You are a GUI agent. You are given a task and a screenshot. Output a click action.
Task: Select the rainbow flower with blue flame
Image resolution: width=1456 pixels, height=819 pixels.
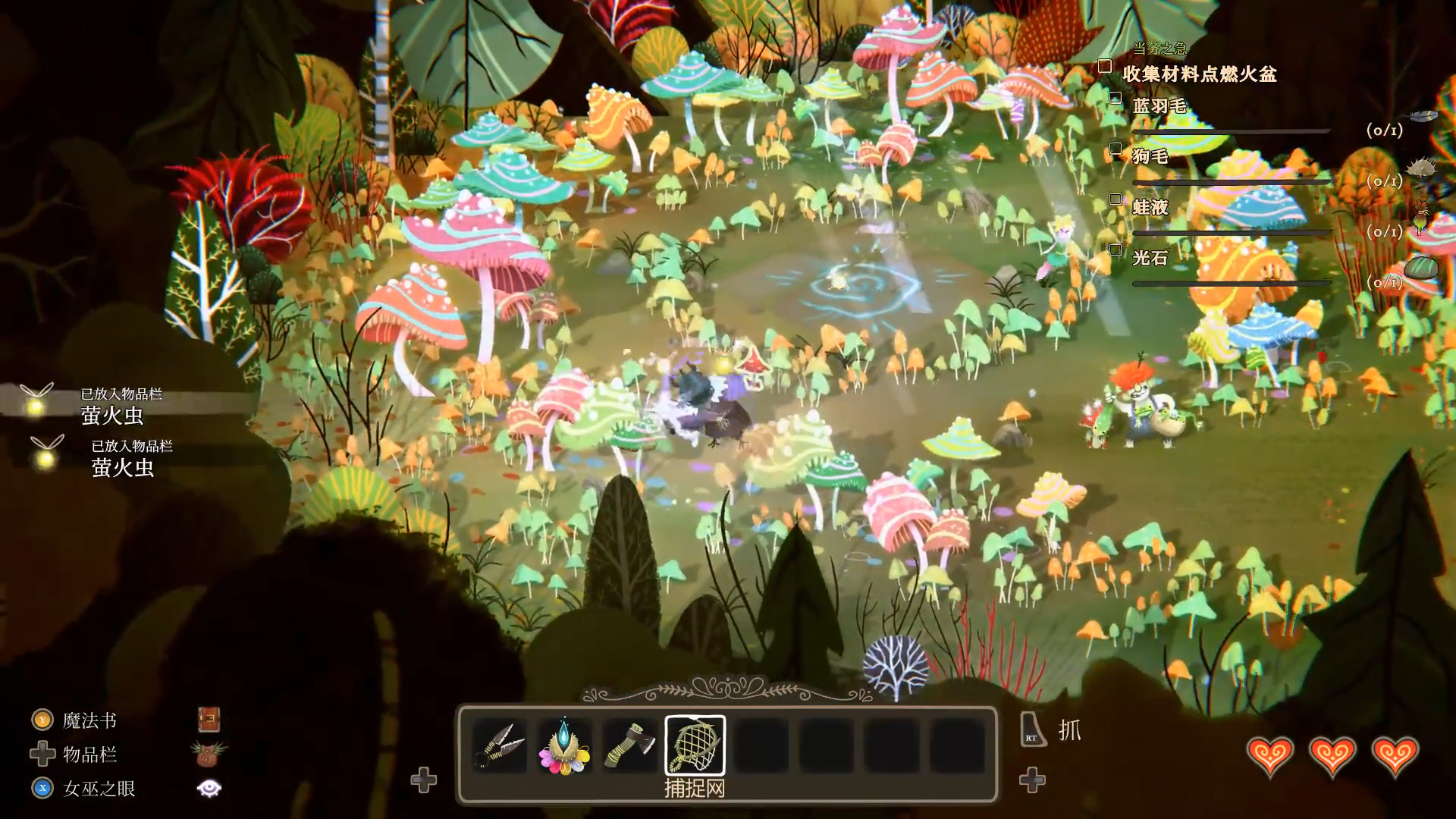(x=564, y=745)
